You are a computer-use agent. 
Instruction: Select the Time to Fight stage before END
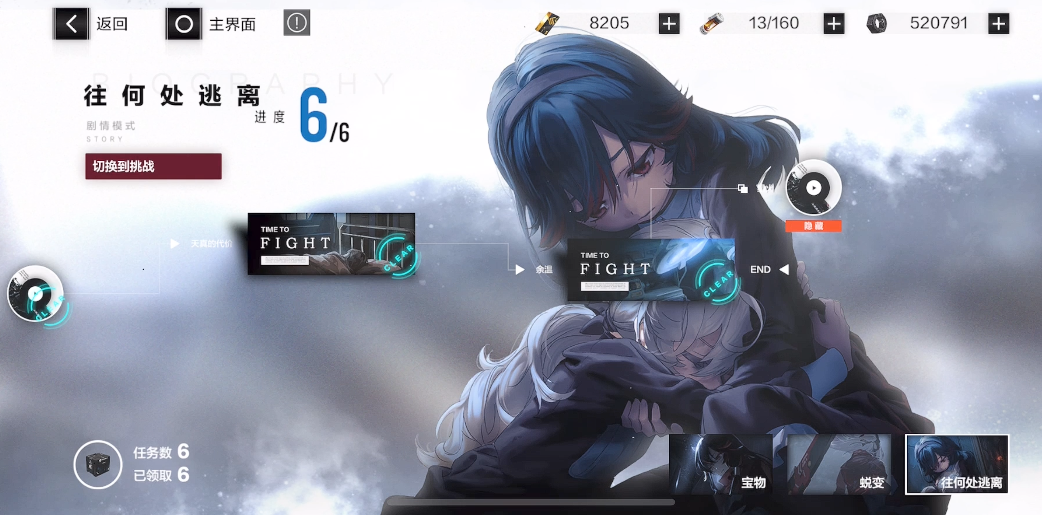(x=651, y=270)
